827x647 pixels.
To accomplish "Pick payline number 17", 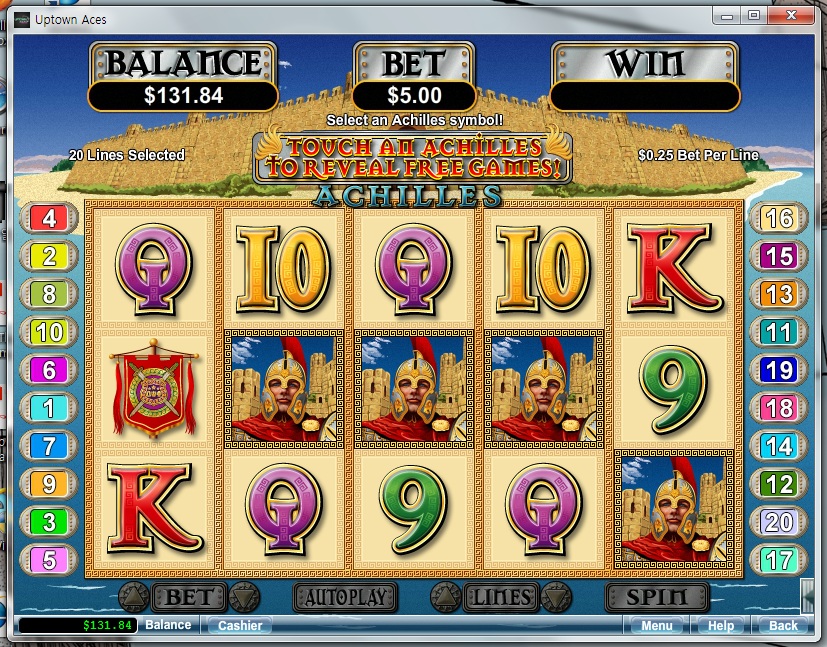I will [778, 559].
